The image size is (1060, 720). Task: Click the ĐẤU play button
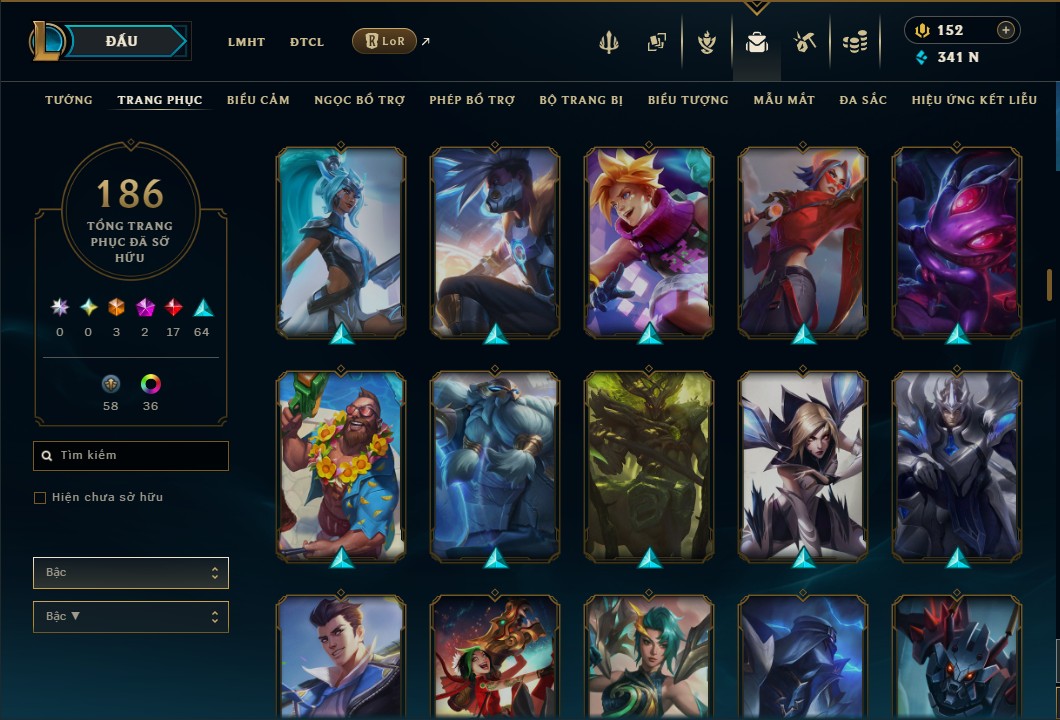coord(122,41)
